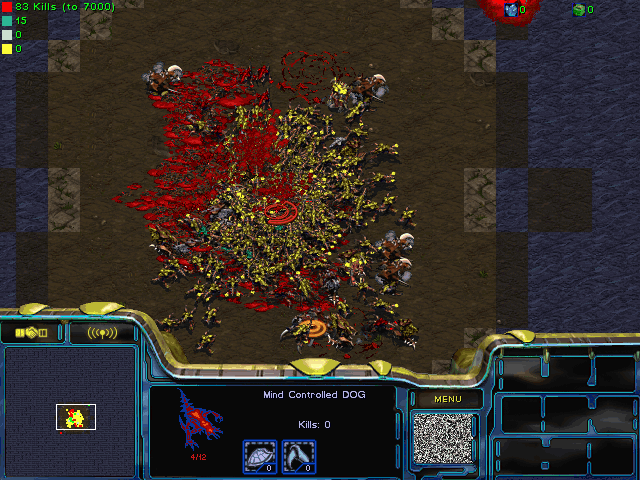This screenshot has height=480, width=640.
Task: Open the game MENU
Action: (x=447, y=400)
